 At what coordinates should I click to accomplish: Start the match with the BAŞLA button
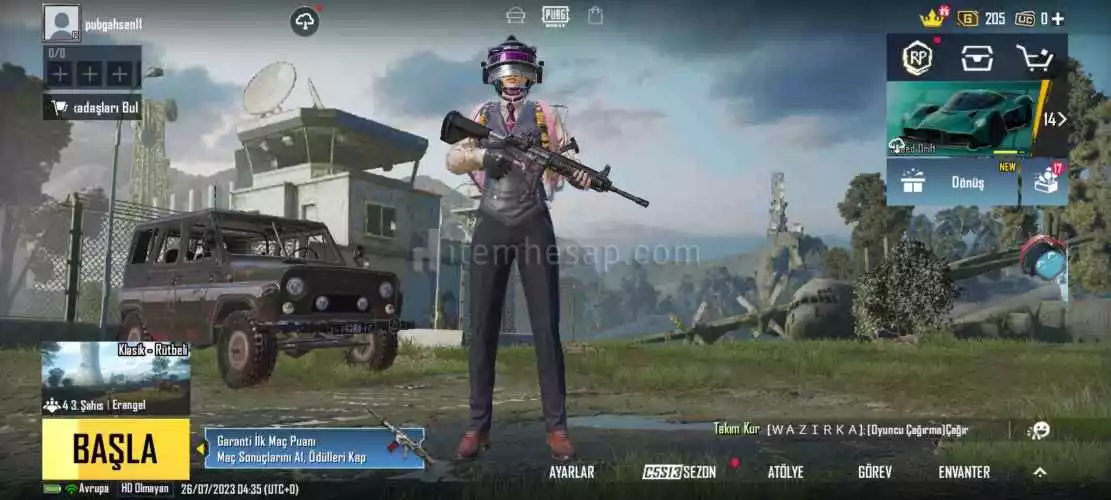click(x=115, y=449)
